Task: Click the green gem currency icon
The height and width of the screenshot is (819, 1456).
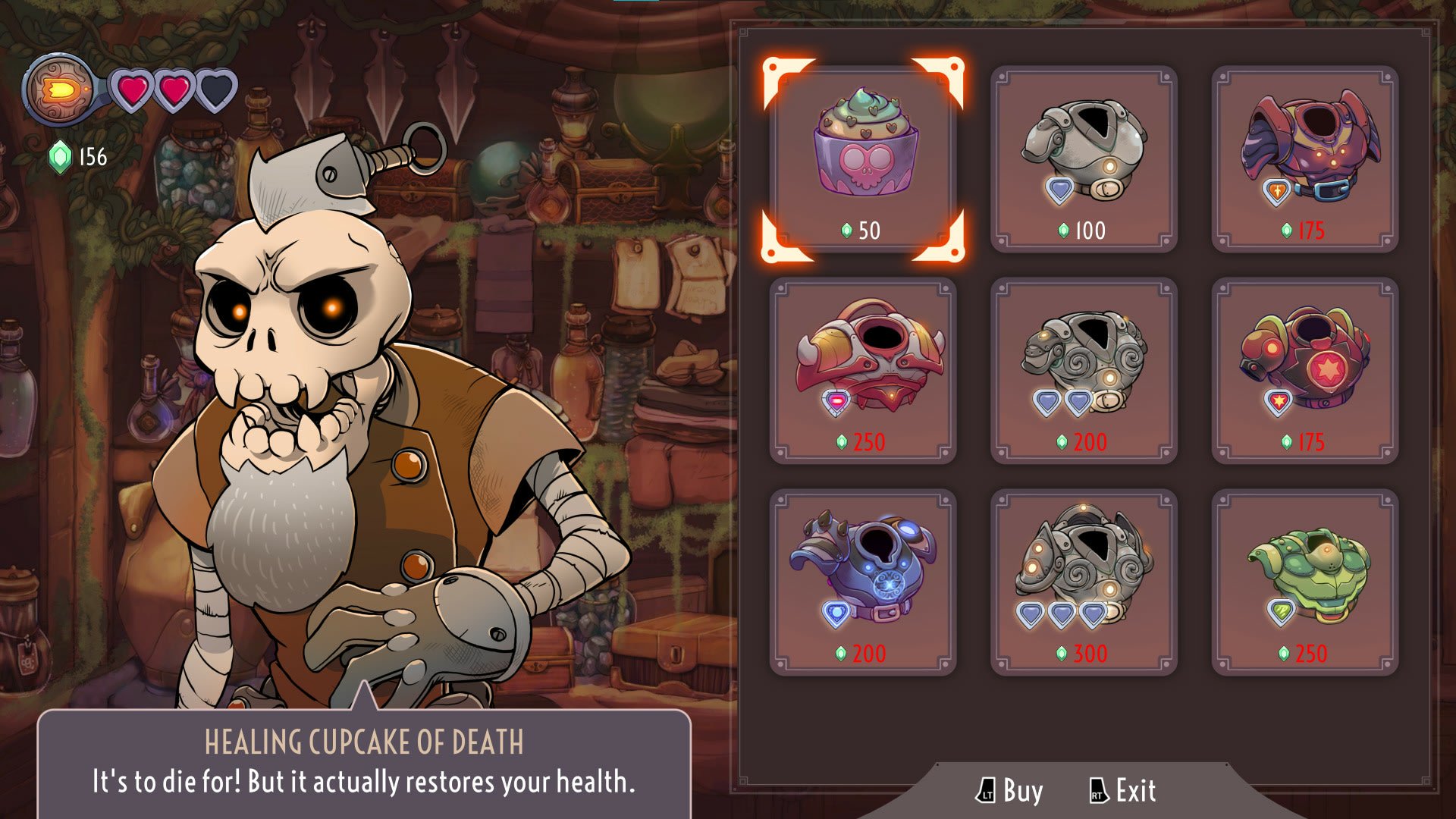Action: click(58, 158)
